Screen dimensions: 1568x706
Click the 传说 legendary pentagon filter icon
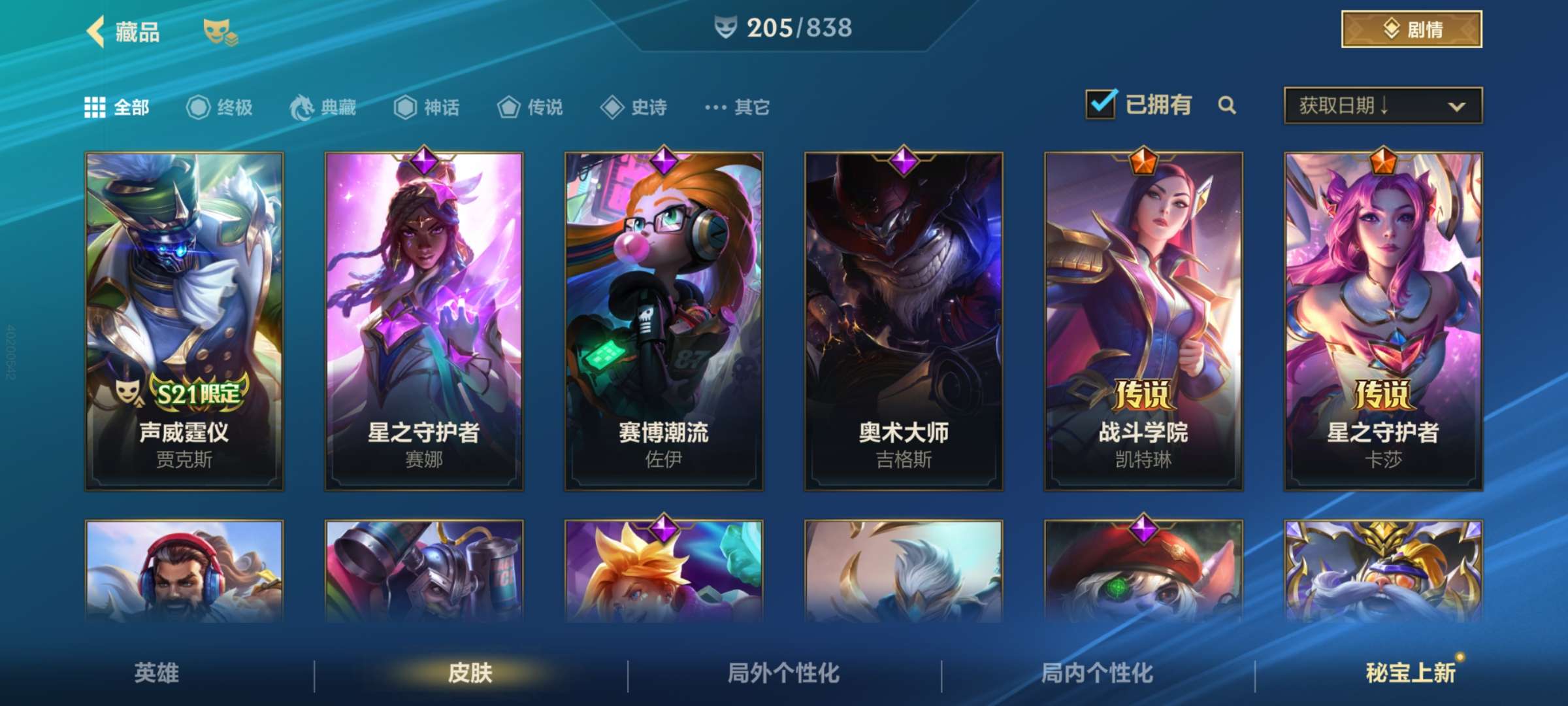tap(508, 108)
